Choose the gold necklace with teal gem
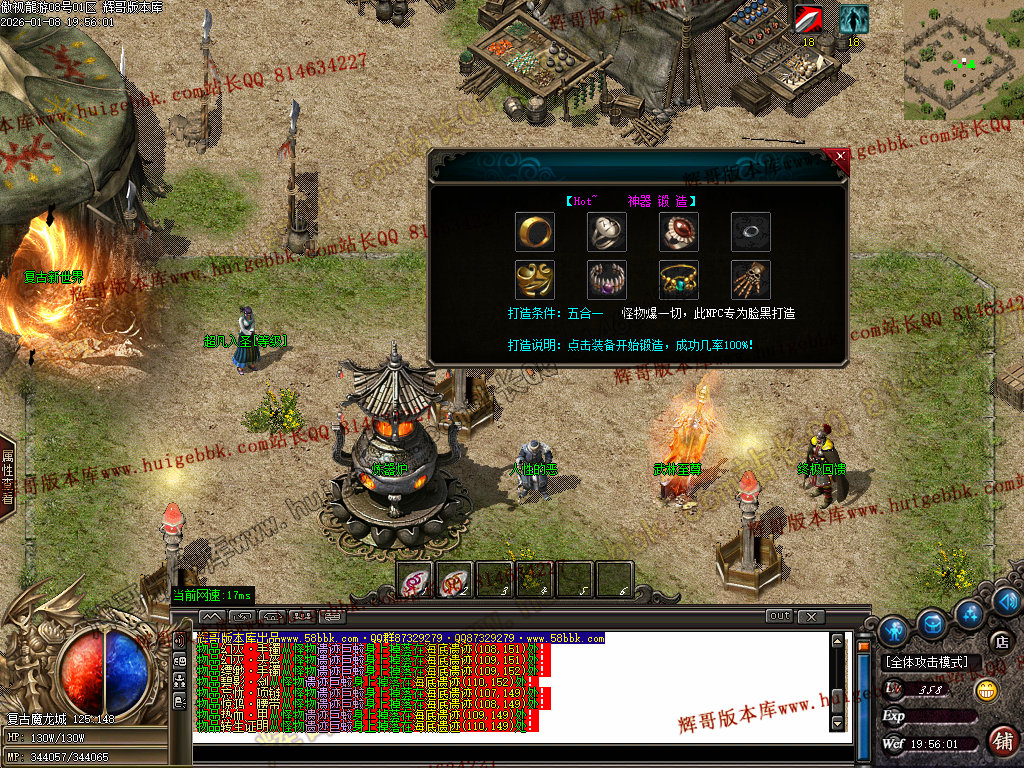This screenshot has height=768, width=1024. [678, 279]
